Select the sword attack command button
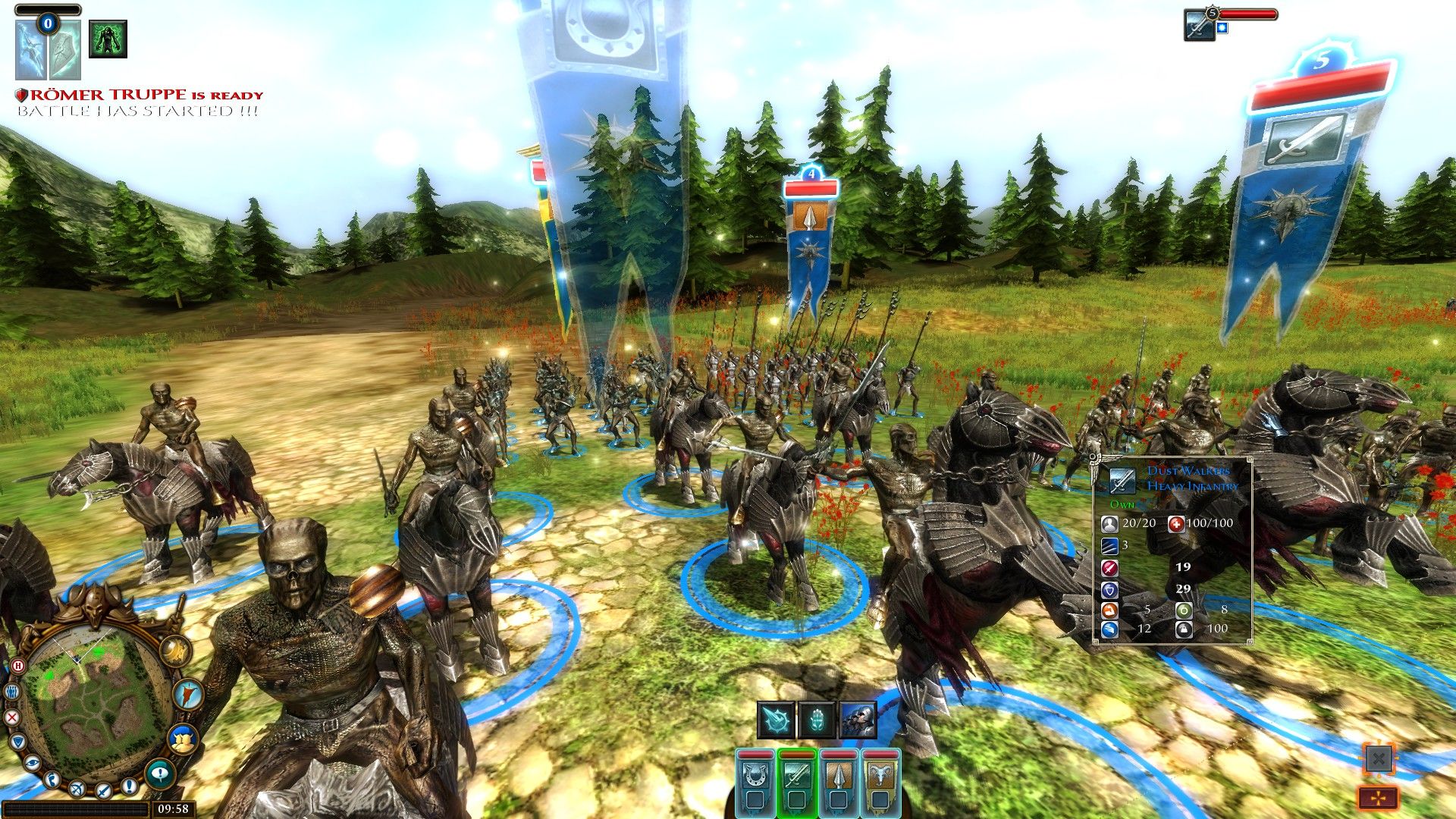The image size is (1456, 819). 103,790
